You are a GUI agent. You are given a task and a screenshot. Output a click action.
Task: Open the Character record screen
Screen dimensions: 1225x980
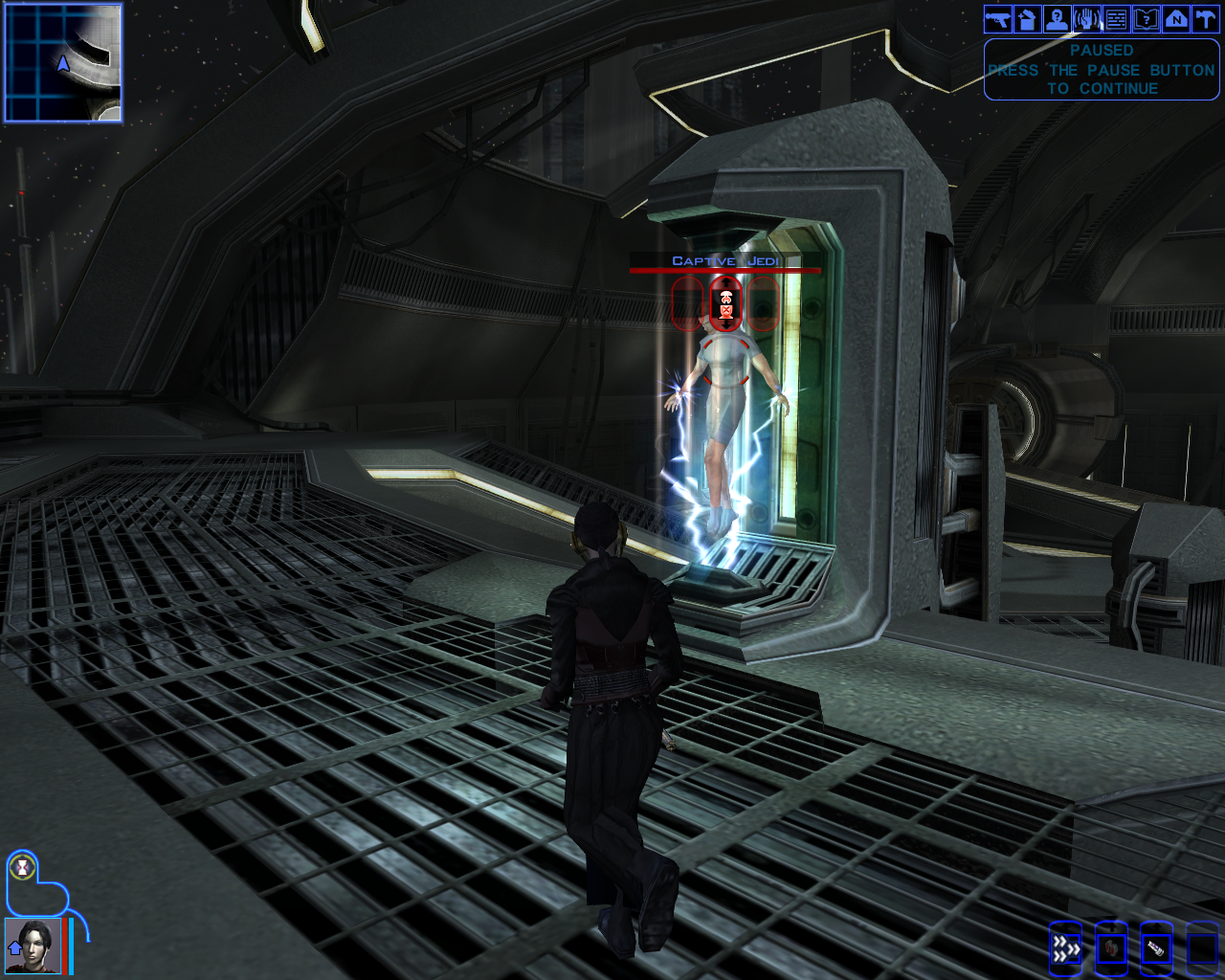point(1056,18)
